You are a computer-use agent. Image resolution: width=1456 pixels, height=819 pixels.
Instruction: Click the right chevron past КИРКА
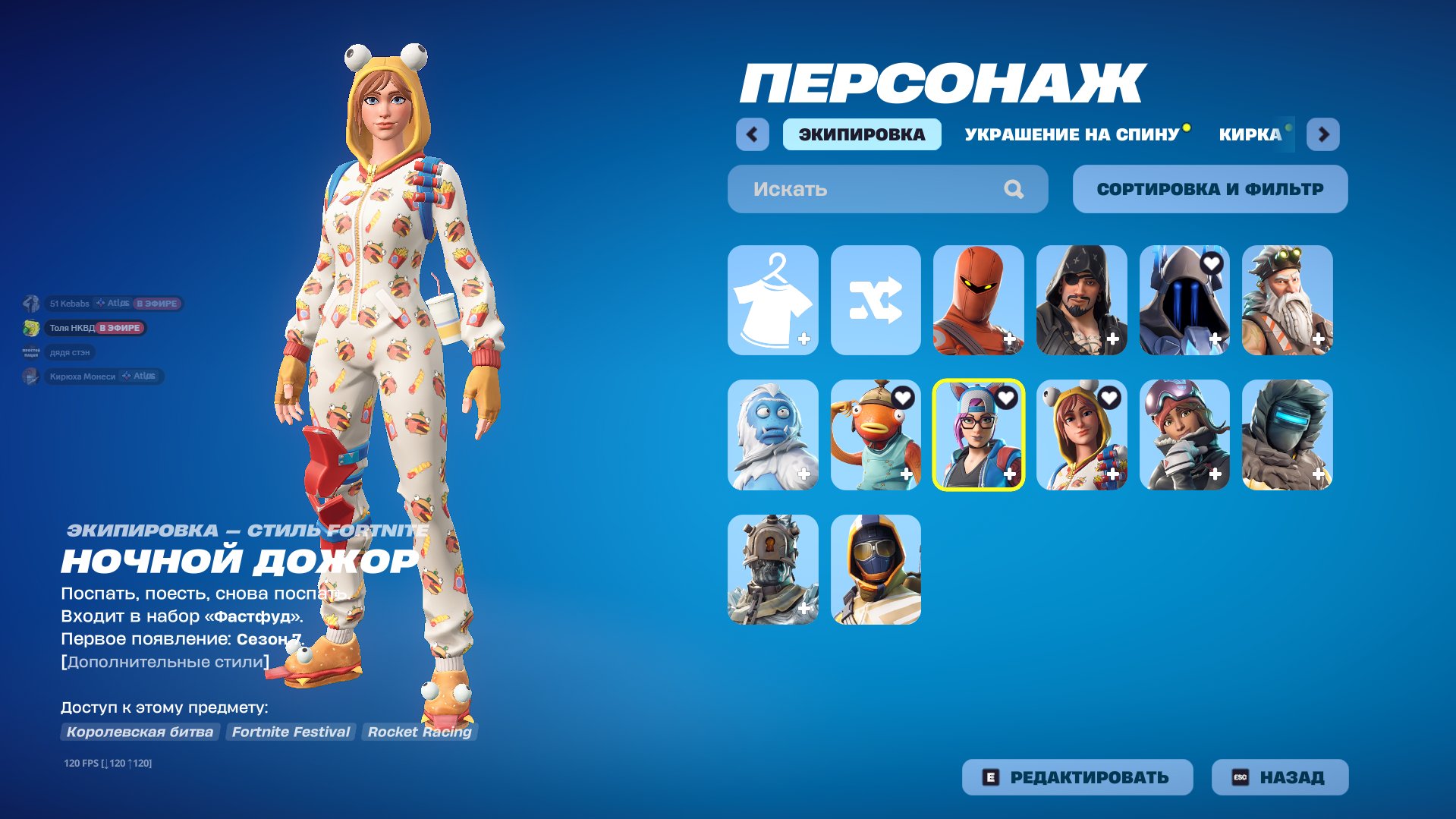click(1323, 134)
